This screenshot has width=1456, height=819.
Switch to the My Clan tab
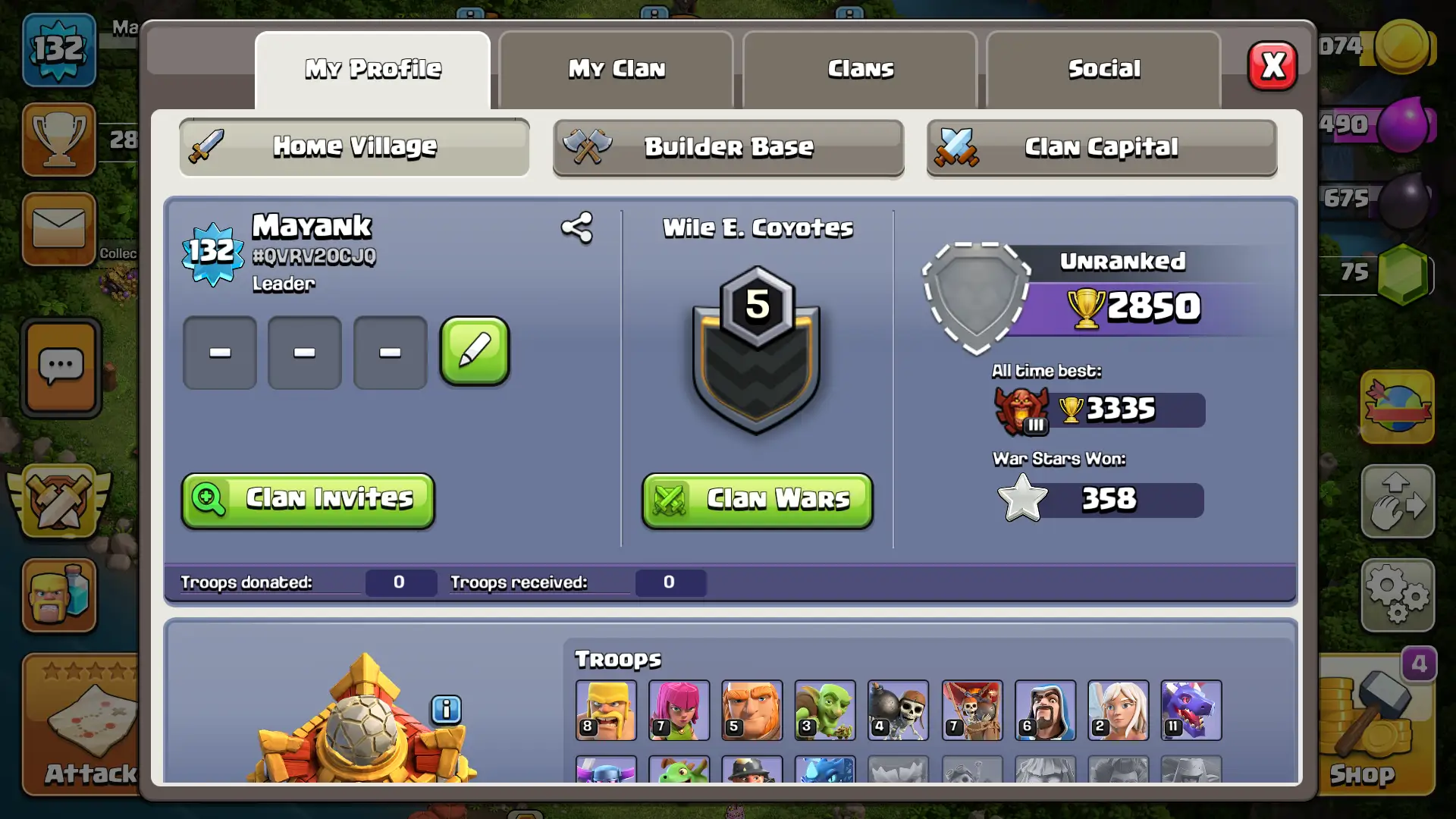tap(616, 69)
